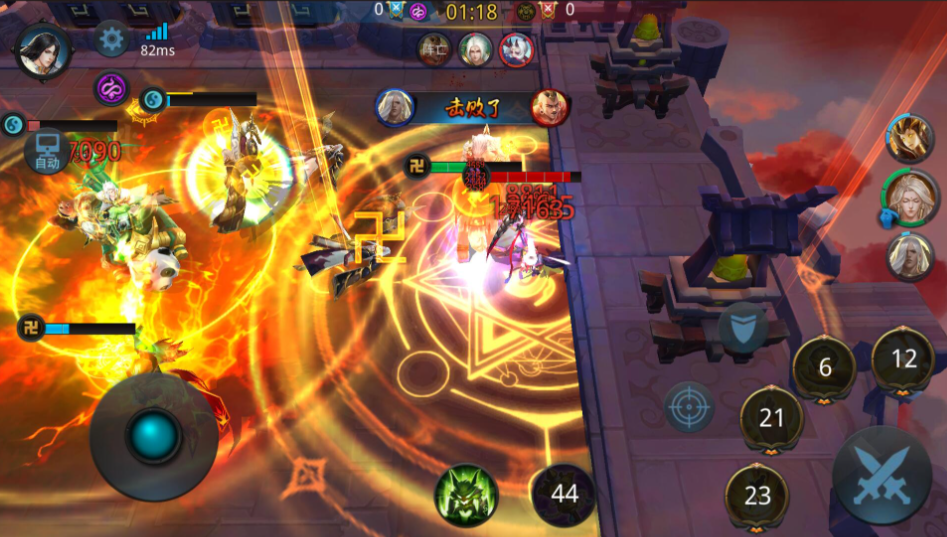Click the crosshair target lock button
947x537 pixels.
point(690,407)
